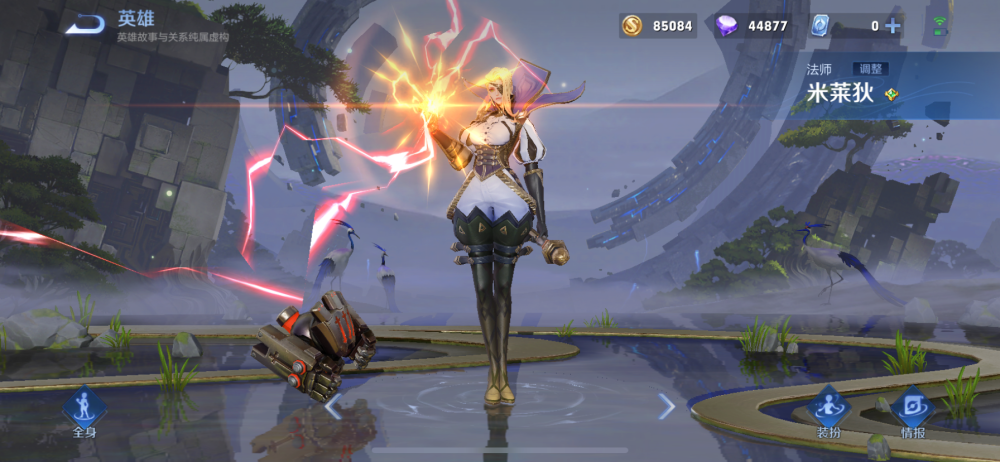This screenshot has width=1000, height=462.
Task: Switch to 全身 full-body view
Action: (x=84, y=413)
